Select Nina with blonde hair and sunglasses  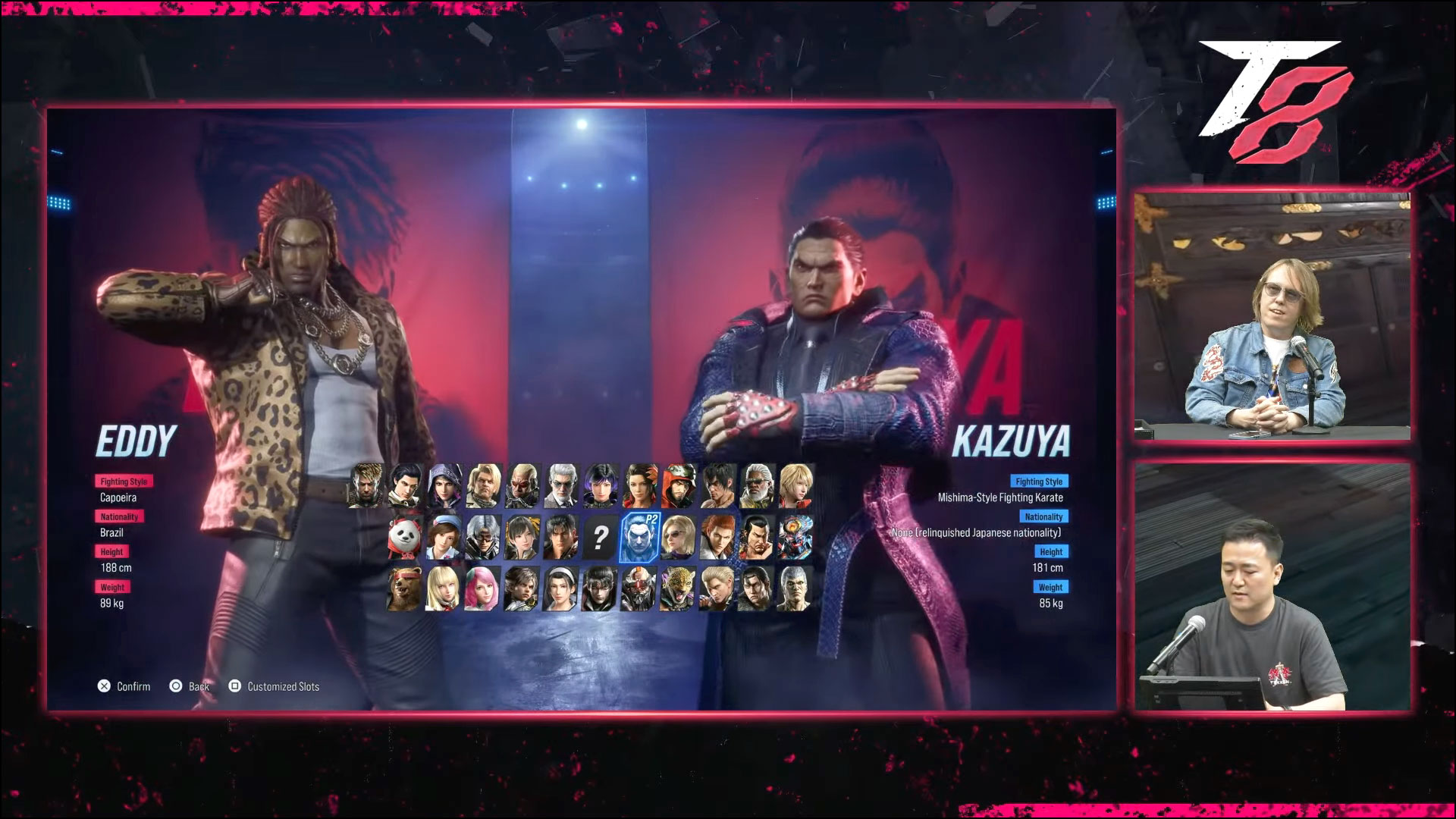tap(678, 538)
